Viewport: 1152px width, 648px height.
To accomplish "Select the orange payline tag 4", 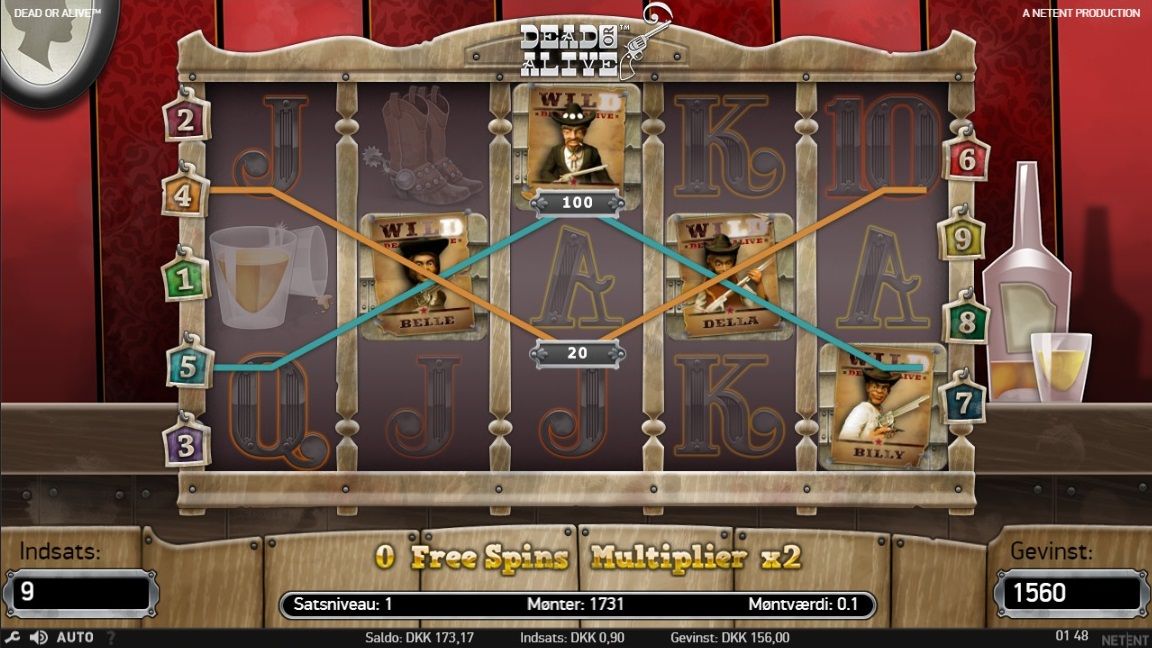I will 184,194.
